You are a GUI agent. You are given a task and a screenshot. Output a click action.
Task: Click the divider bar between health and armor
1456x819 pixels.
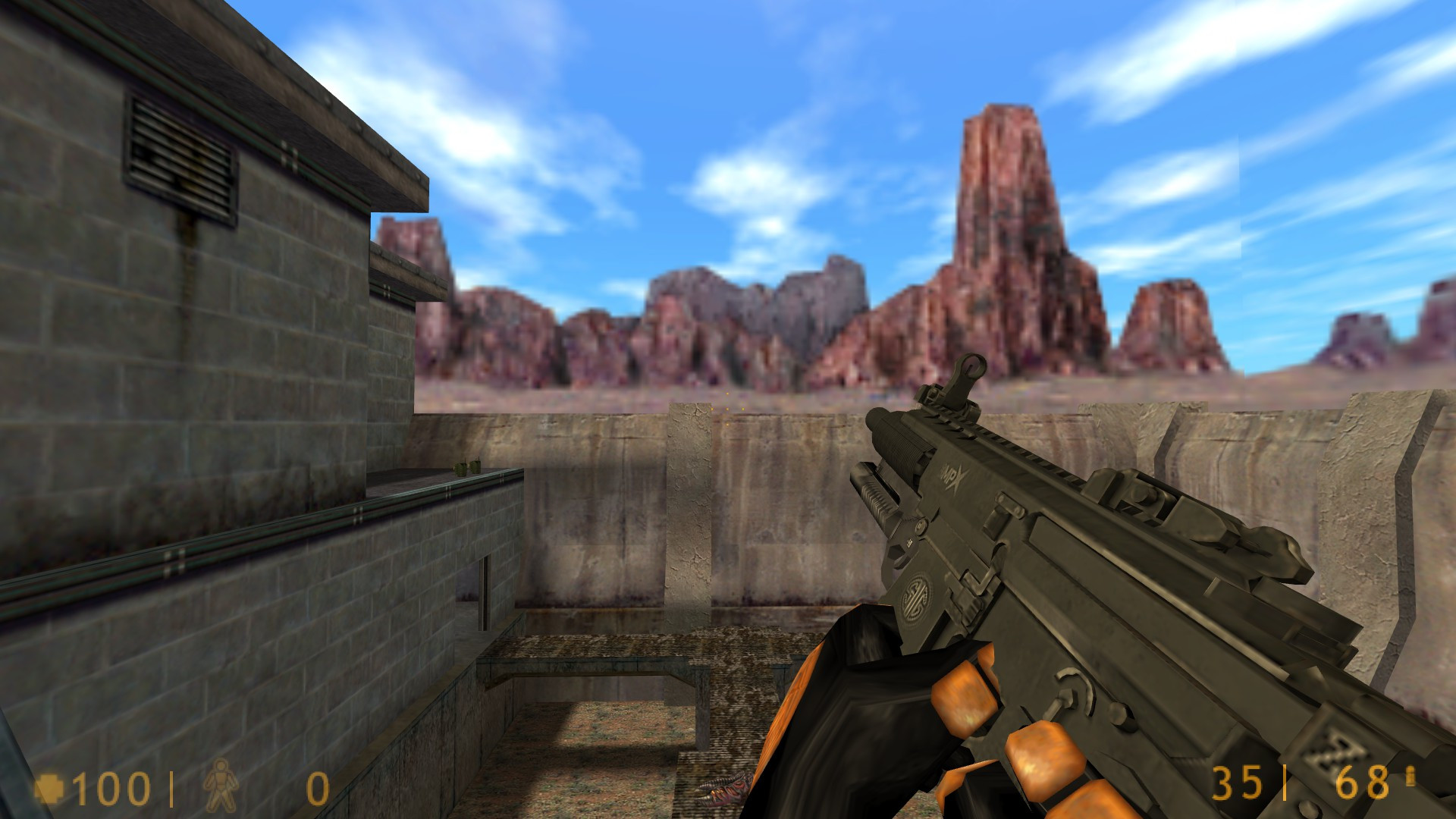173,787
